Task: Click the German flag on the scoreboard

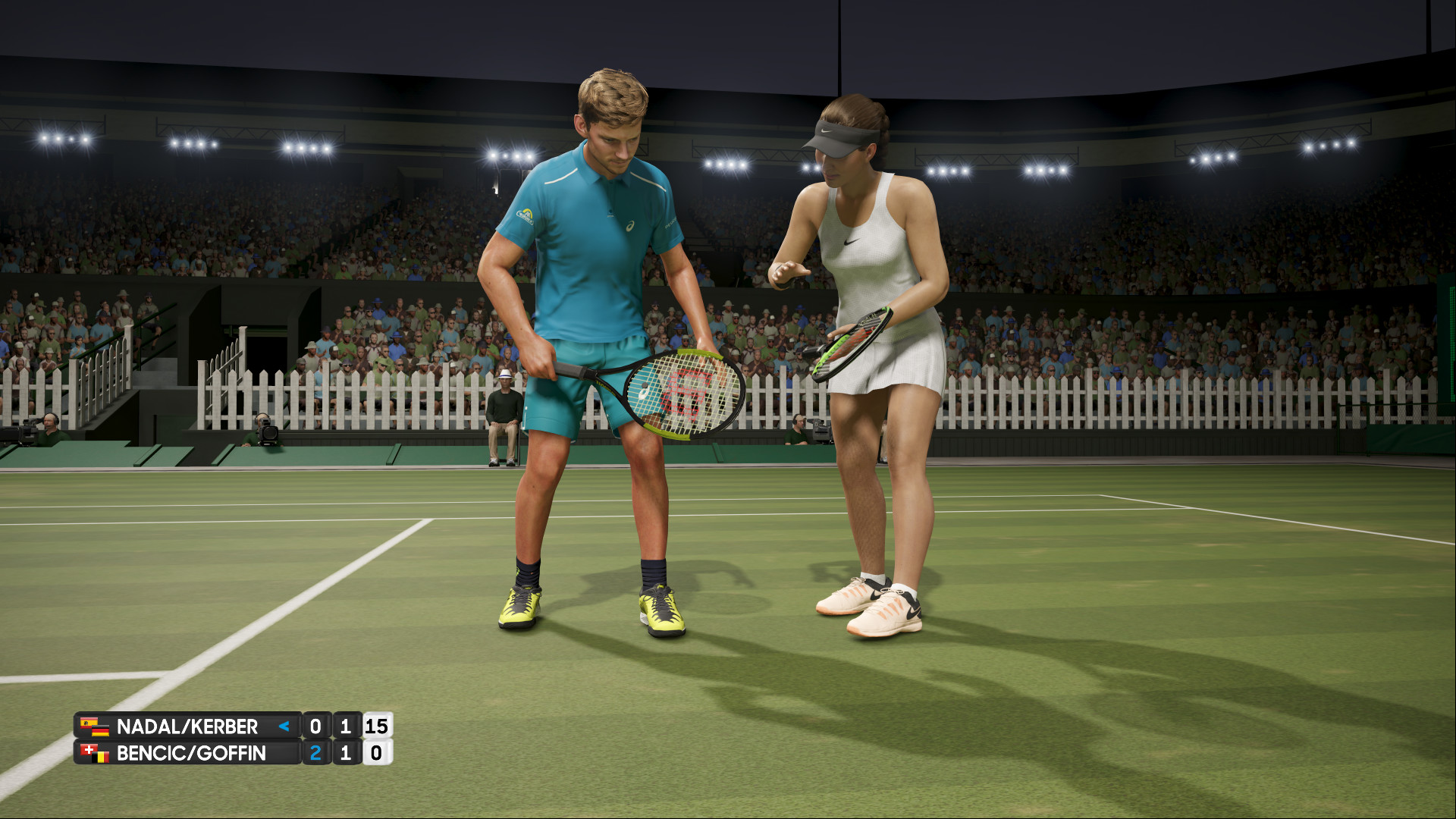Action: [102, 730]
